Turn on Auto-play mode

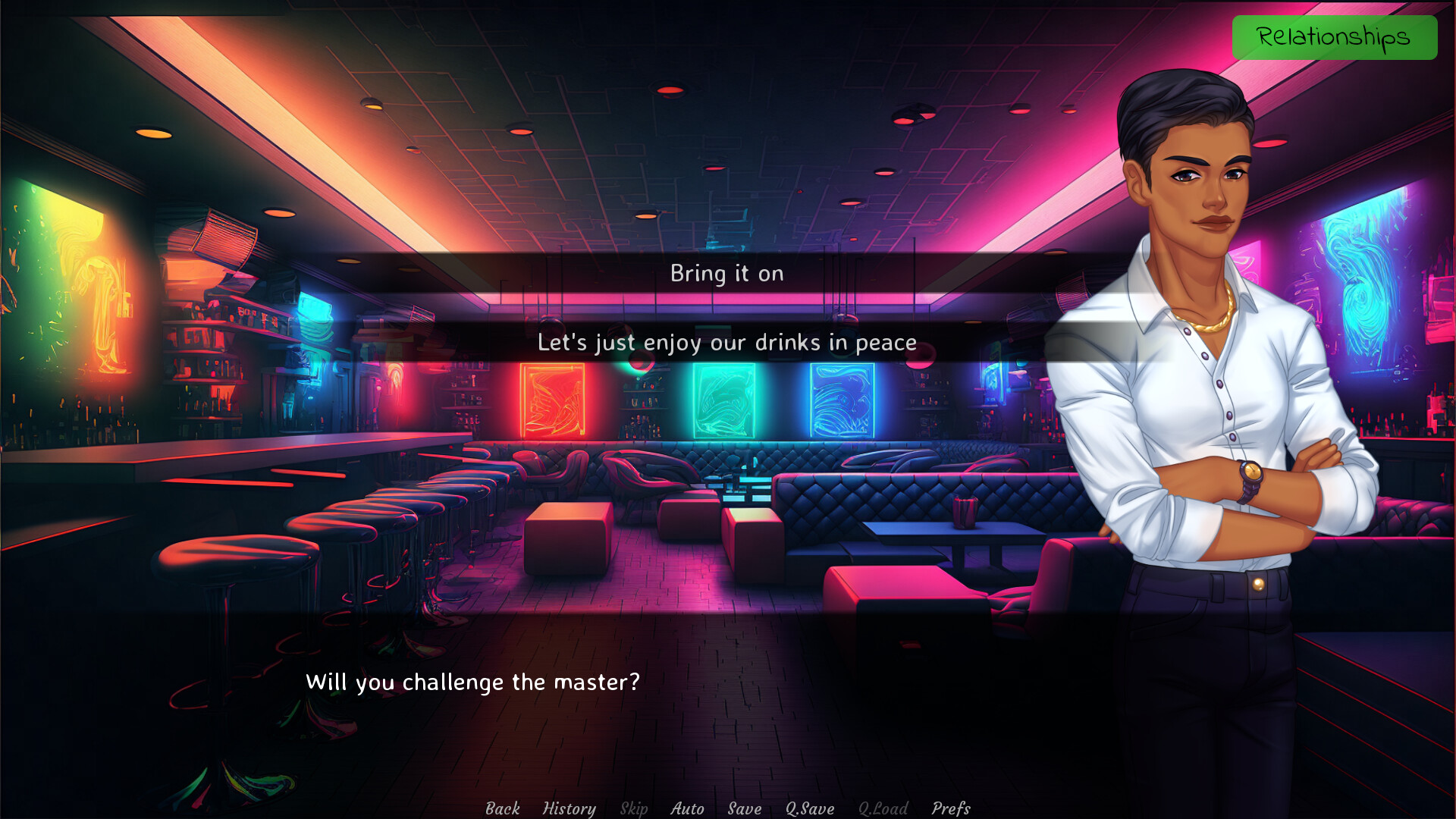[686, 808]
